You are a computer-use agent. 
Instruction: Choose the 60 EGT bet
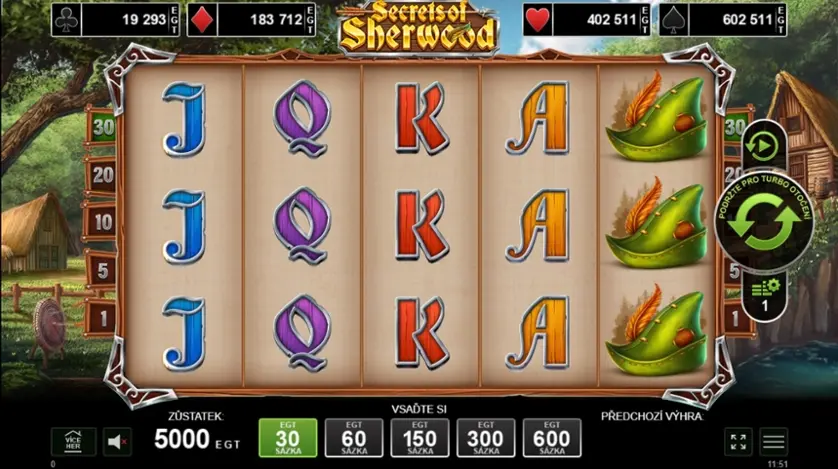(x=354, y=438)
